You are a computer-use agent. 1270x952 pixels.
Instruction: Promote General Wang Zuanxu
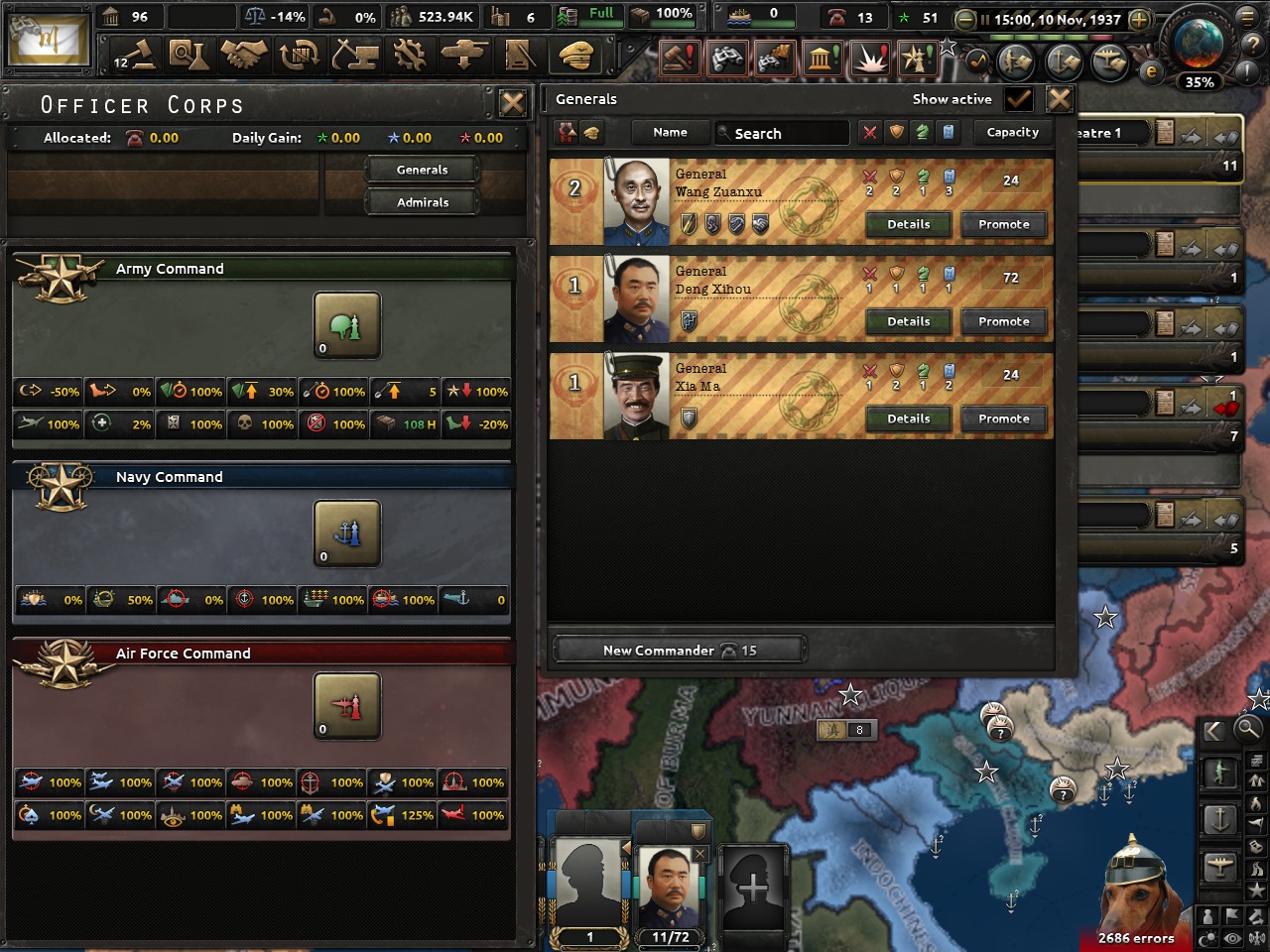[1003, 224]
